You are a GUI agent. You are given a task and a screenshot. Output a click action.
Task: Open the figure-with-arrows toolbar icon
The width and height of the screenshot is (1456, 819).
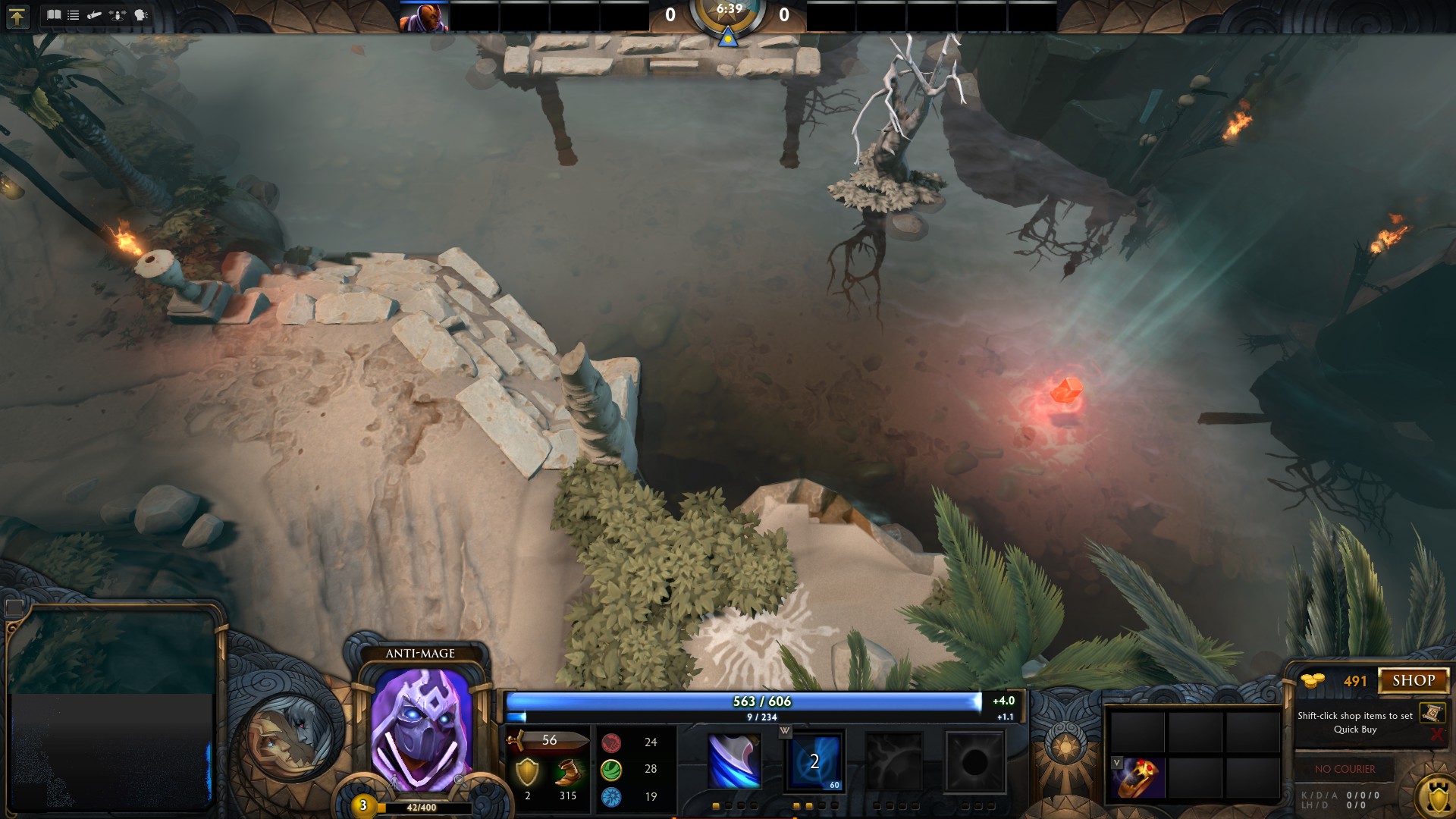tap(118, 15)
